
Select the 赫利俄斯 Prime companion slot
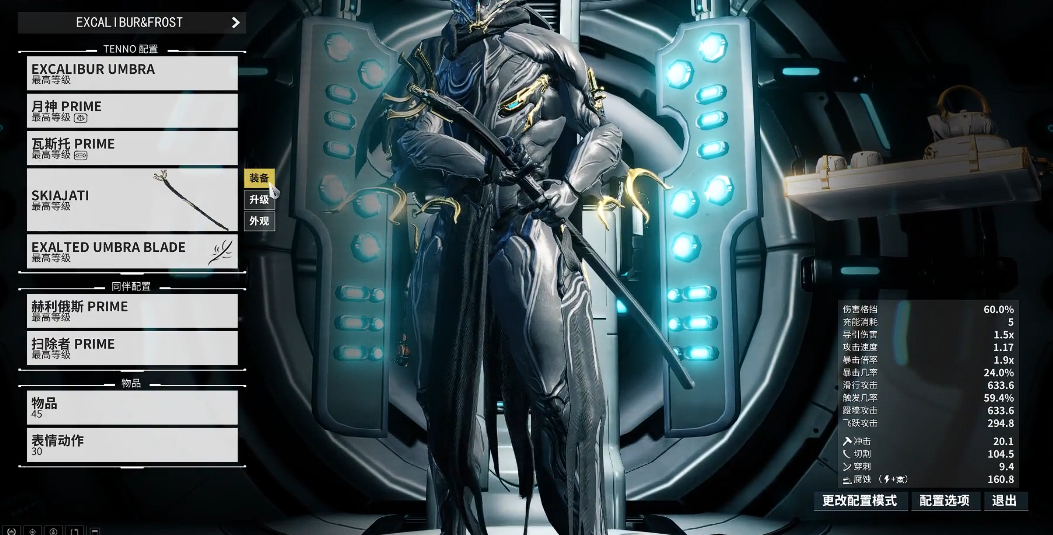coord(132,311)
